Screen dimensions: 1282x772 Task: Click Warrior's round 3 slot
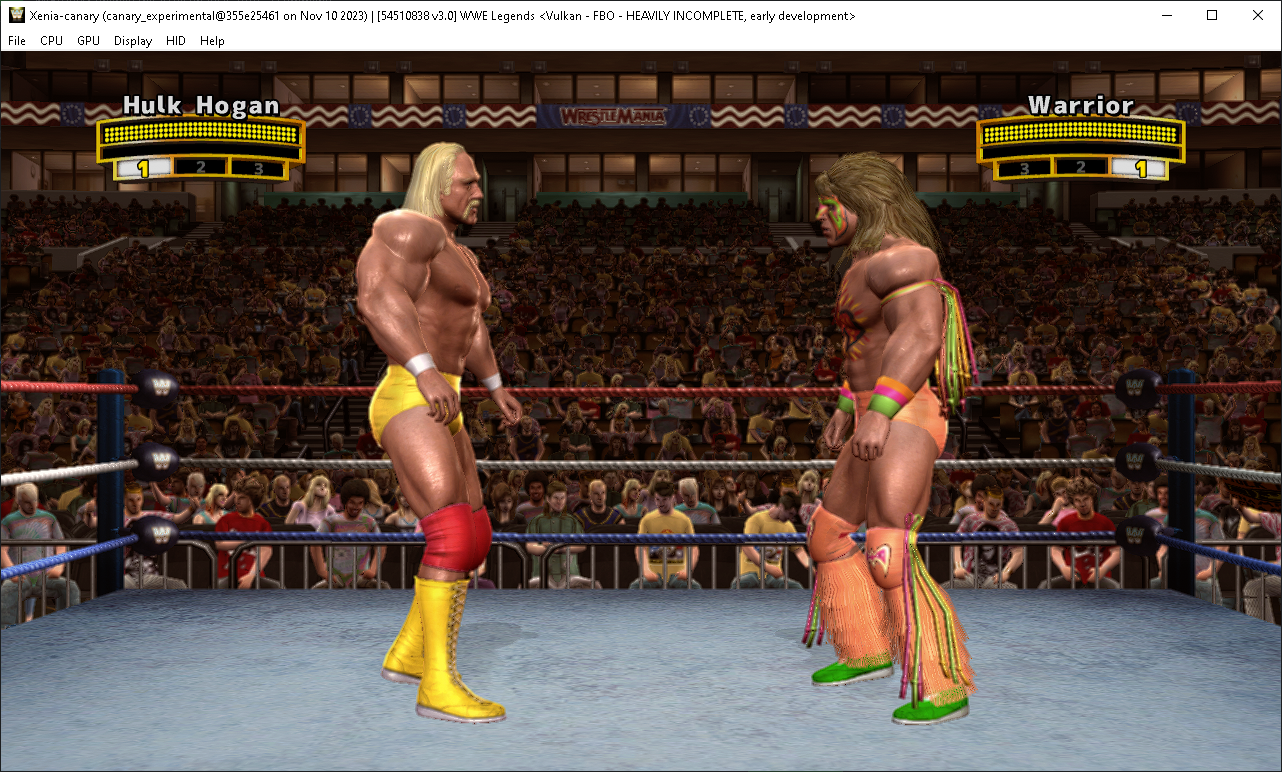[x=1024, y=168]
